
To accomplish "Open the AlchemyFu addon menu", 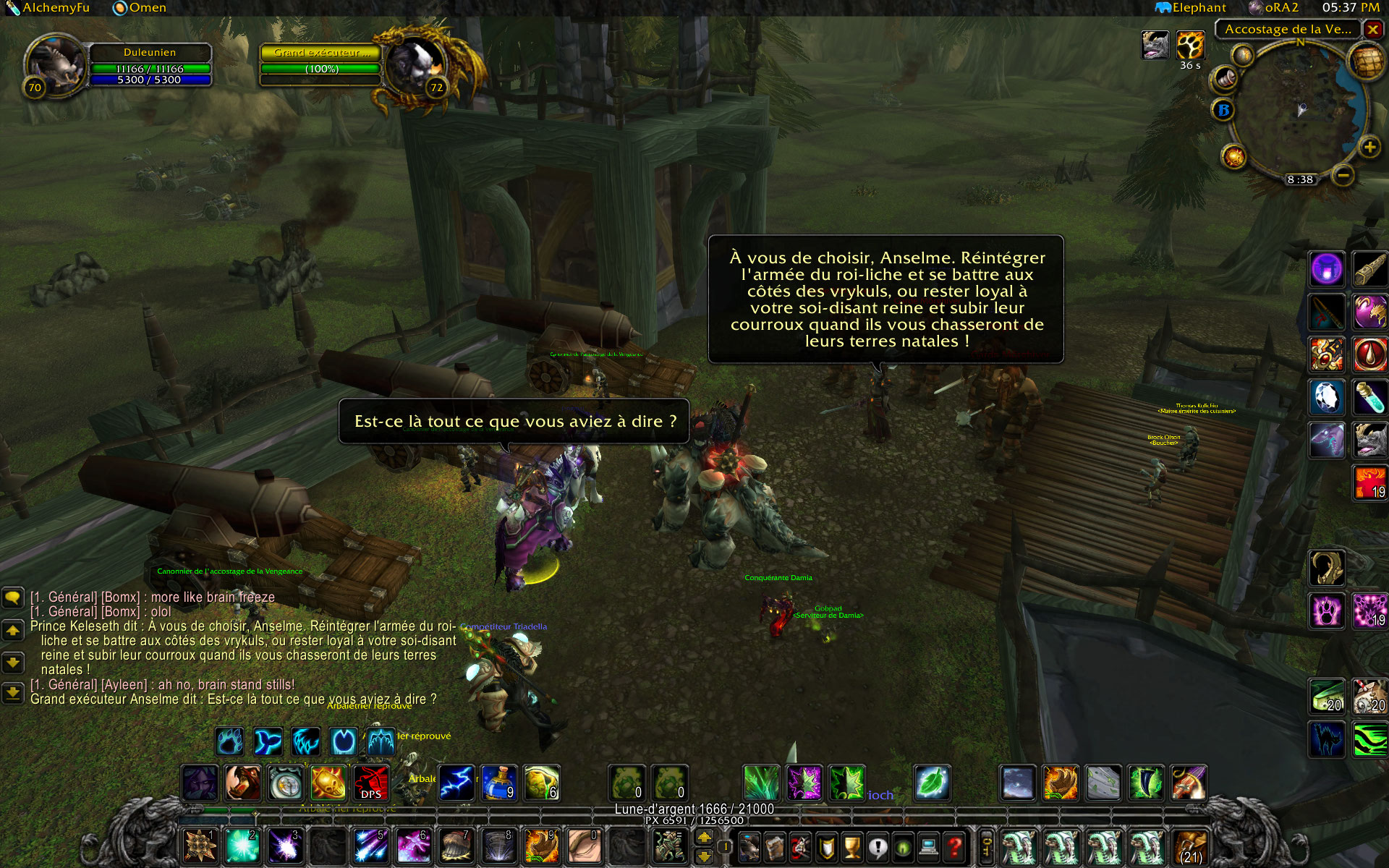I will (48, 8).
